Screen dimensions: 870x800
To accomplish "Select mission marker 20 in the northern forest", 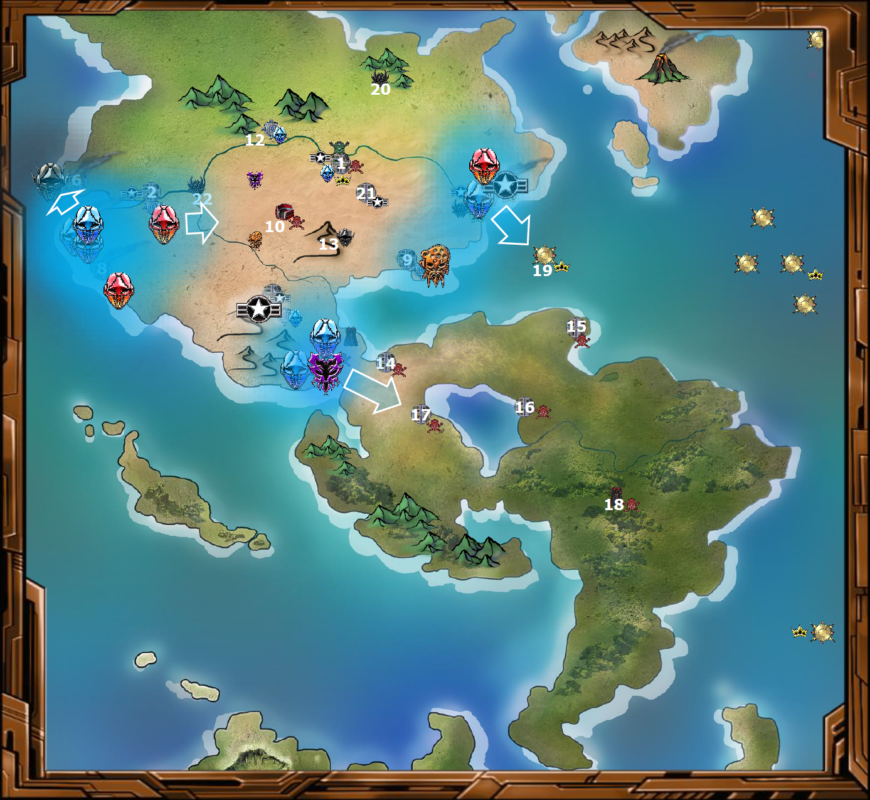I will [380, 78].
